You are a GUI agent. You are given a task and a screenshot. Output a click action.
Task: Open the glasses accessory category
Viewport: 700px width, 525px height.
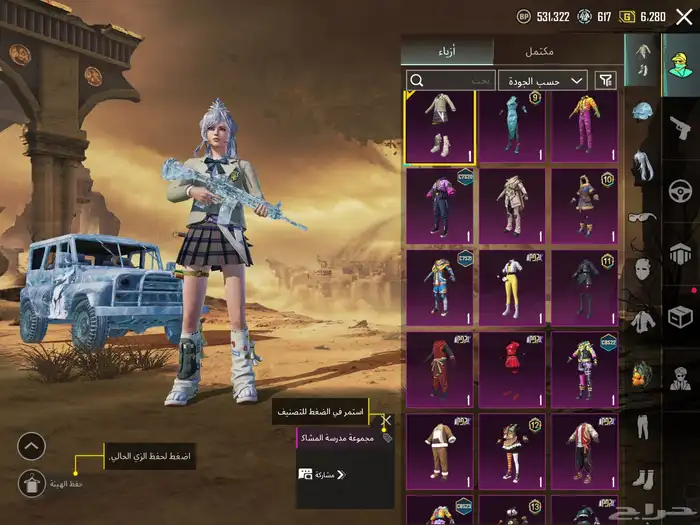click(640, 216)
